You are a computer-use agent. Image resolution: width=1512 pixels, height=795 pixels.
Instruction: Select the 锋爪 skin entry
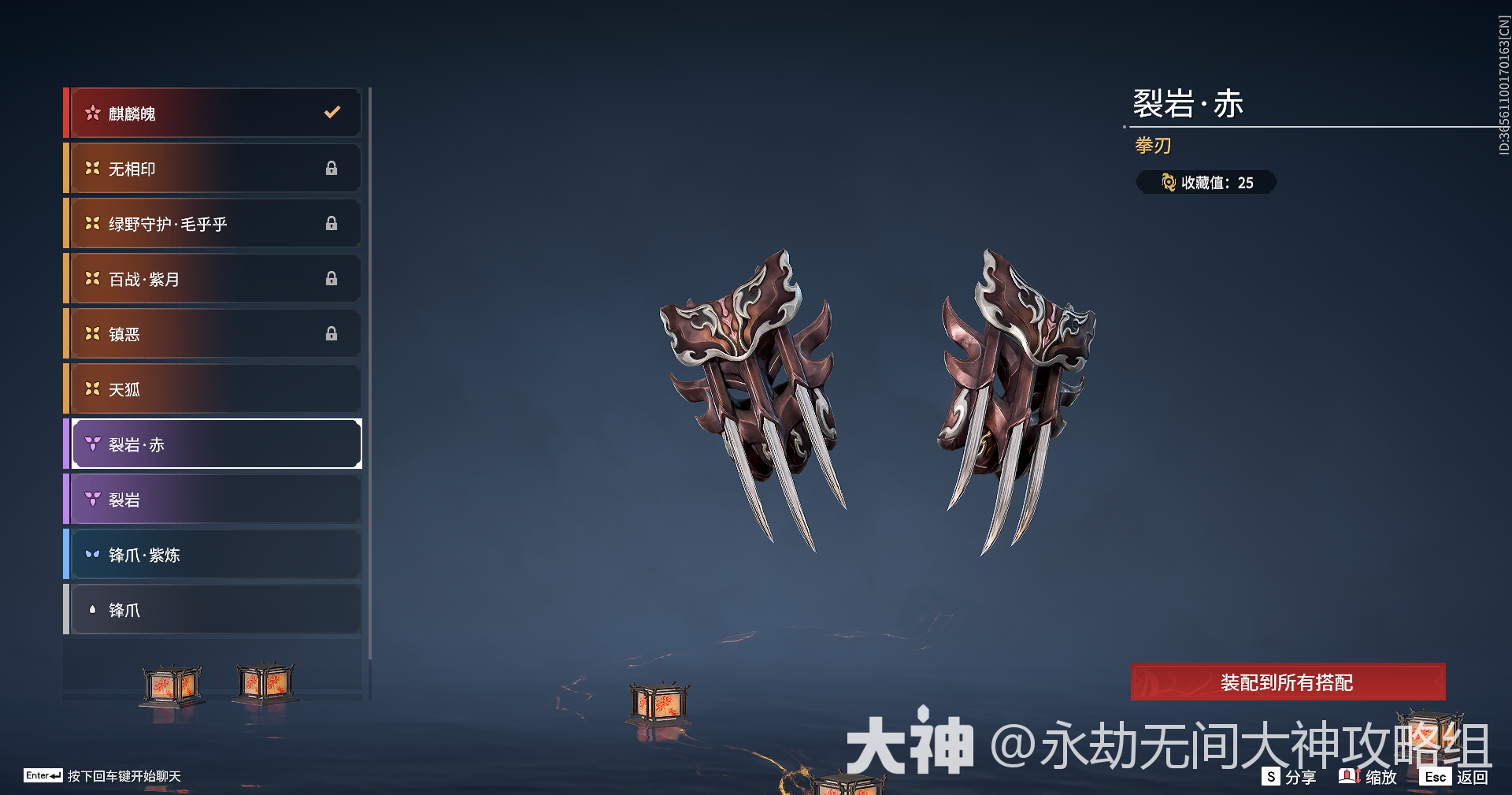213,609
